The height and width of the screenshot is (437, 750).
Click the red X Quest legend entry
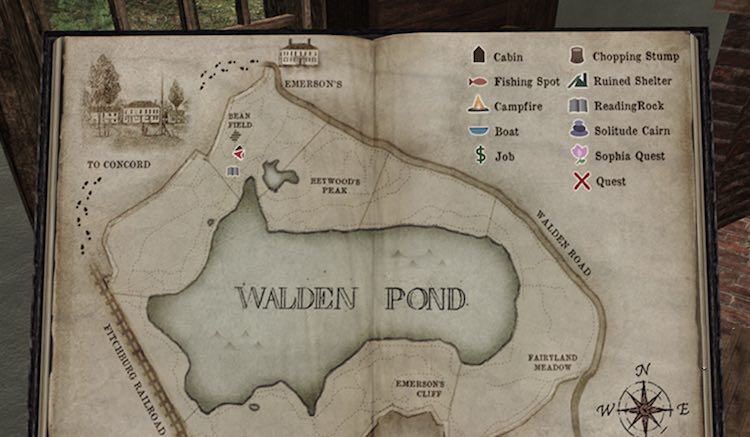click(x=578, y=181)
